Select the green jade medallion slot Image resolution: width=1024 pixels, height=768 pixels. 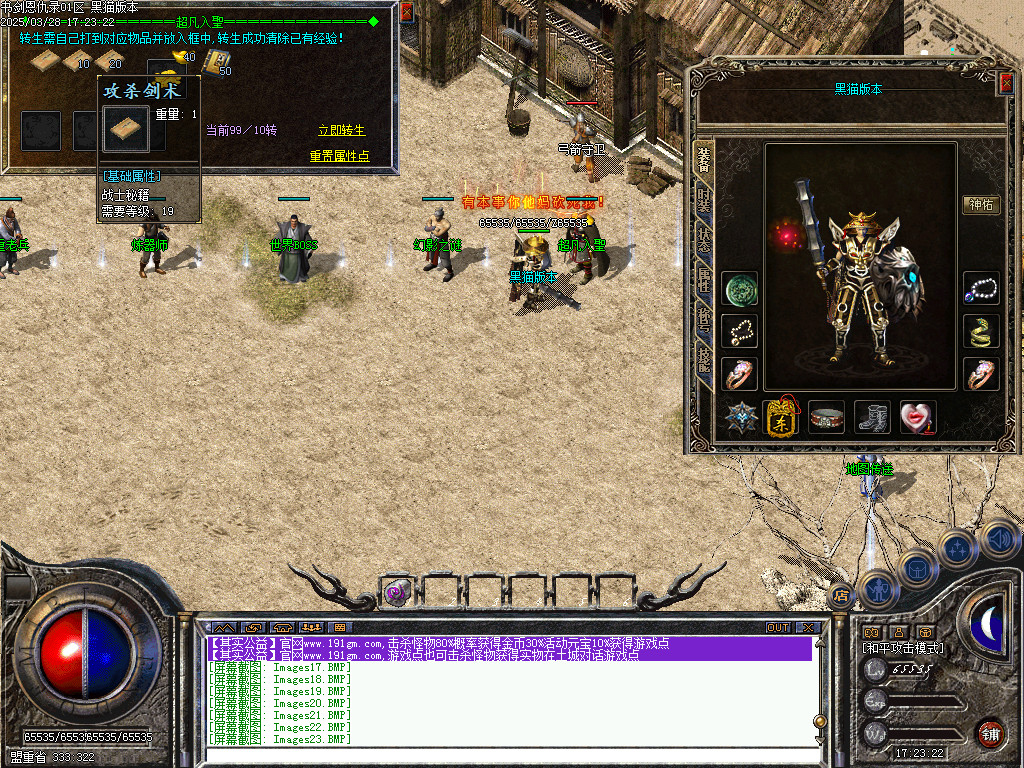[740, 289]
